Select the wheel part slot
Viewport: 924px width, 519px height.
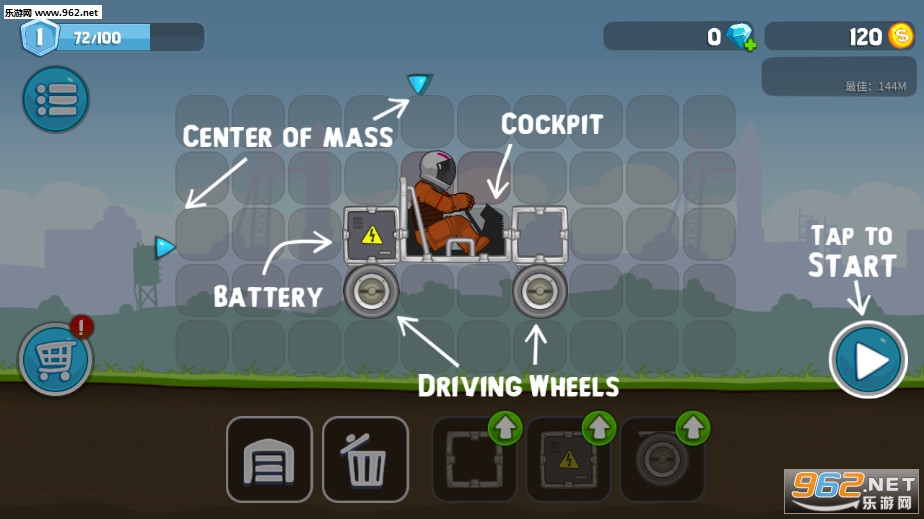[x=661, y=459]
